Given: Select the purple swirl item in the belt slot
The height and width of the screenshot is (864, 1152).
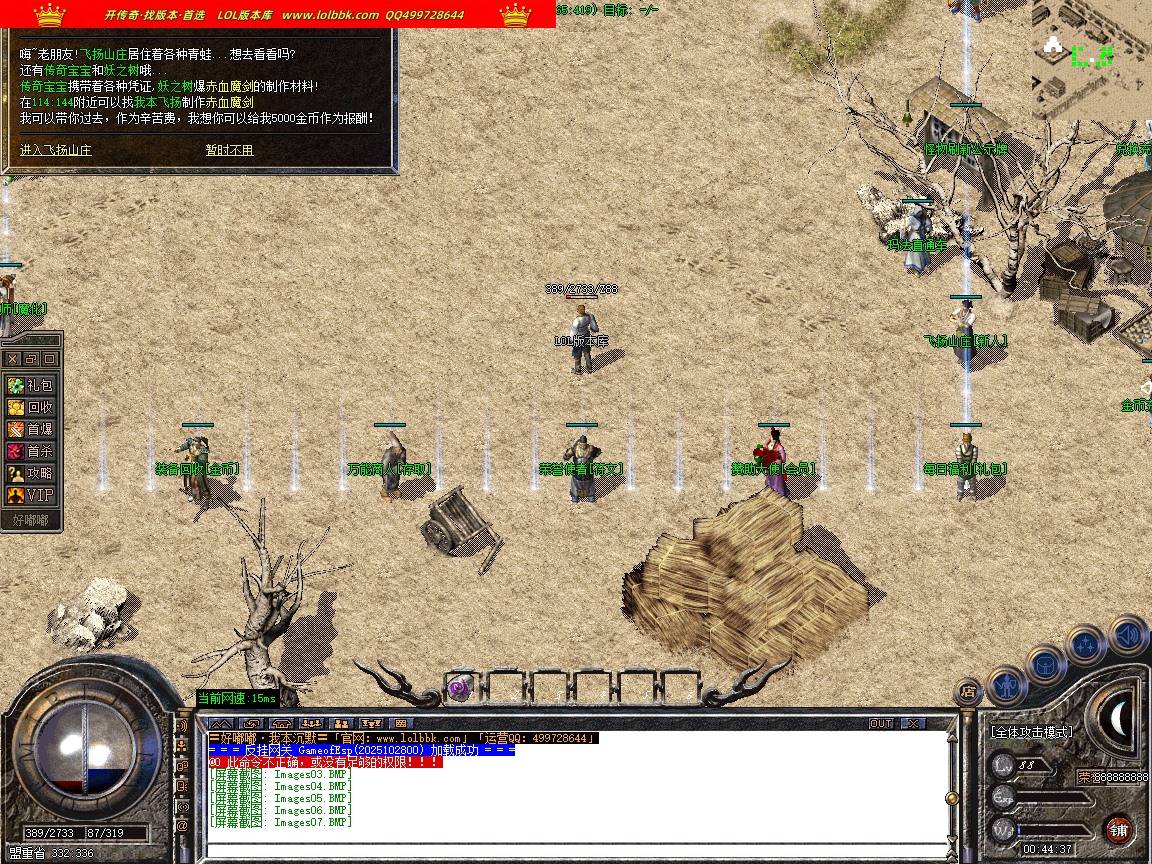Looking at the screenshot, I should [x=459, y=687].
